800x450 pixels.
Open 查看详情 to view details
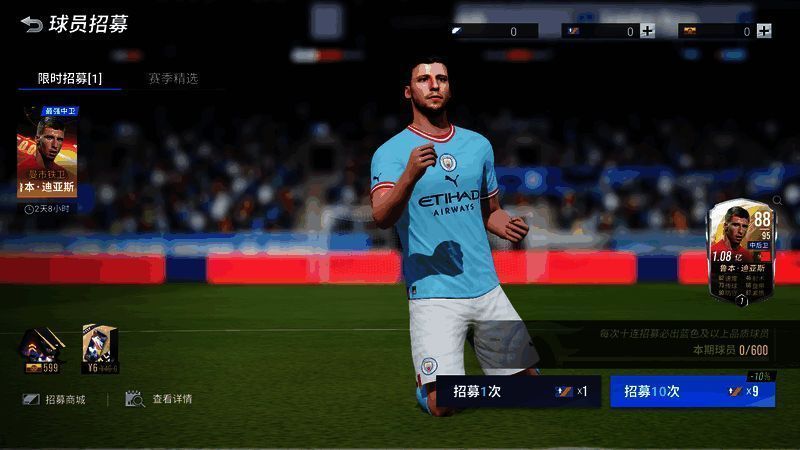point(160,399)
